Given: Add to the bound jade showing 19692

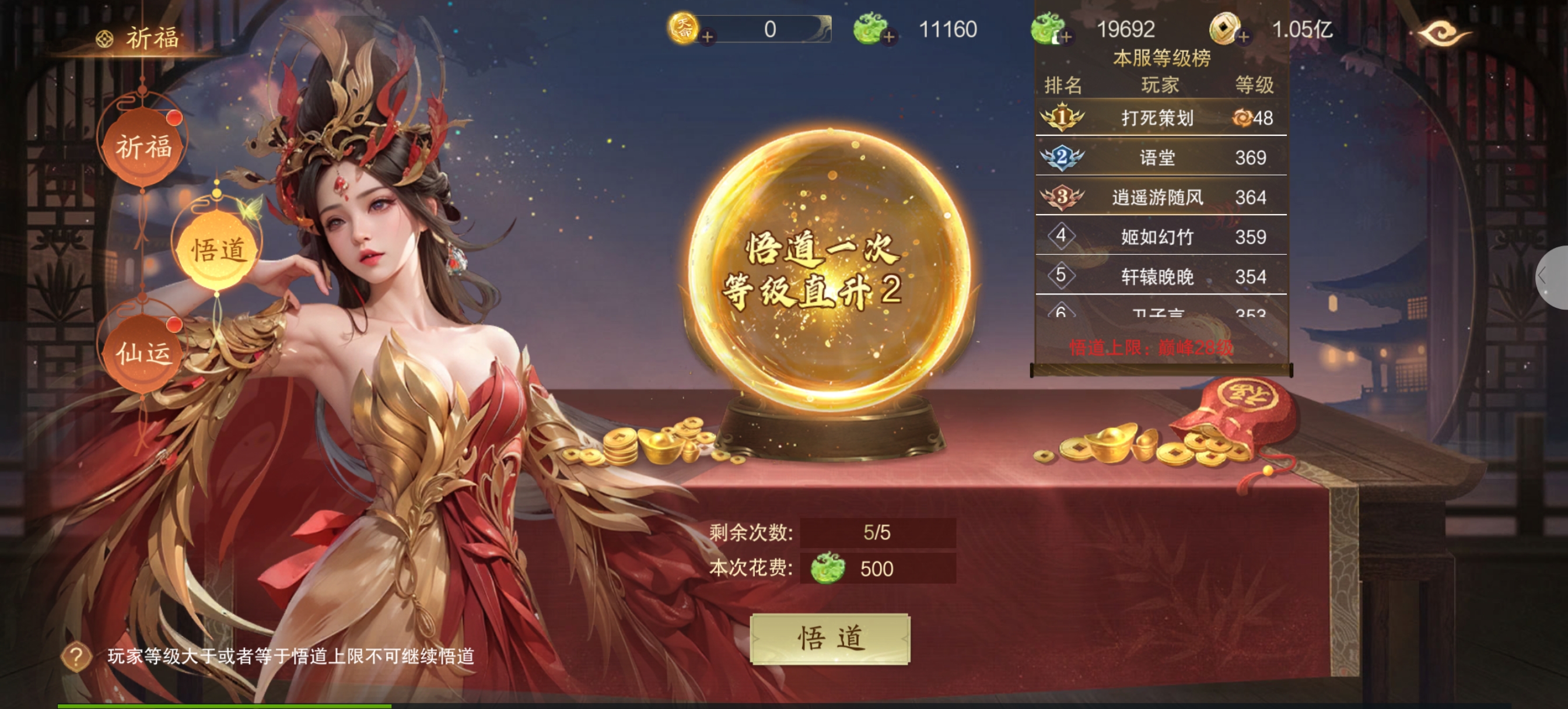Looking at the screenshot, I should pos(1066,37).
